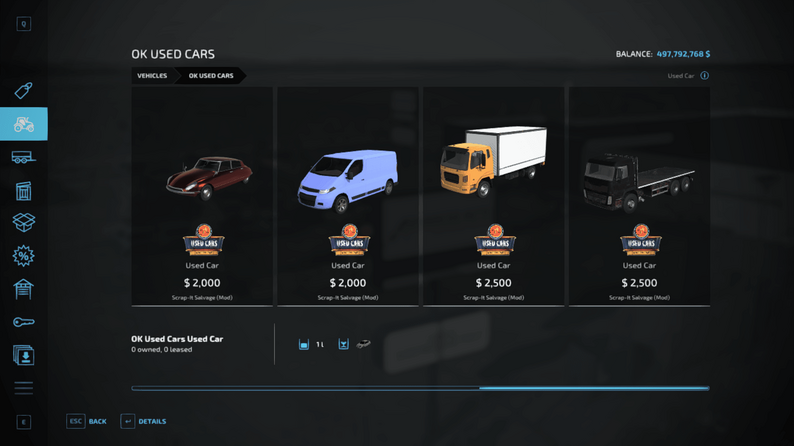Select the black flatbed truck

[639, 196]
